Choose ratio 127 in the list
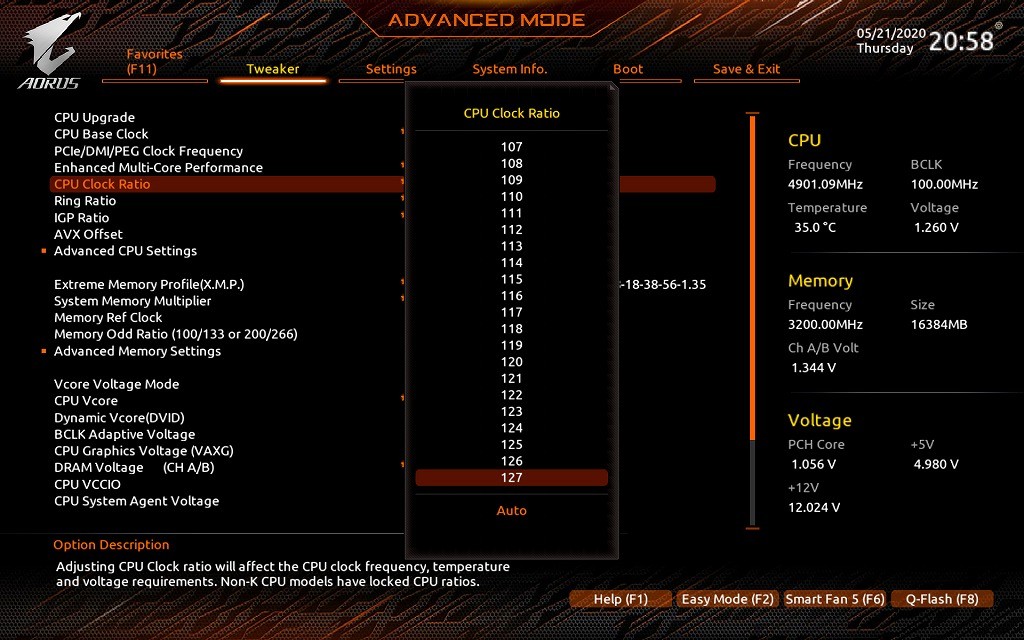Image resolution: width=1024 pixels, height=640 pixels. tap(512, 478)
